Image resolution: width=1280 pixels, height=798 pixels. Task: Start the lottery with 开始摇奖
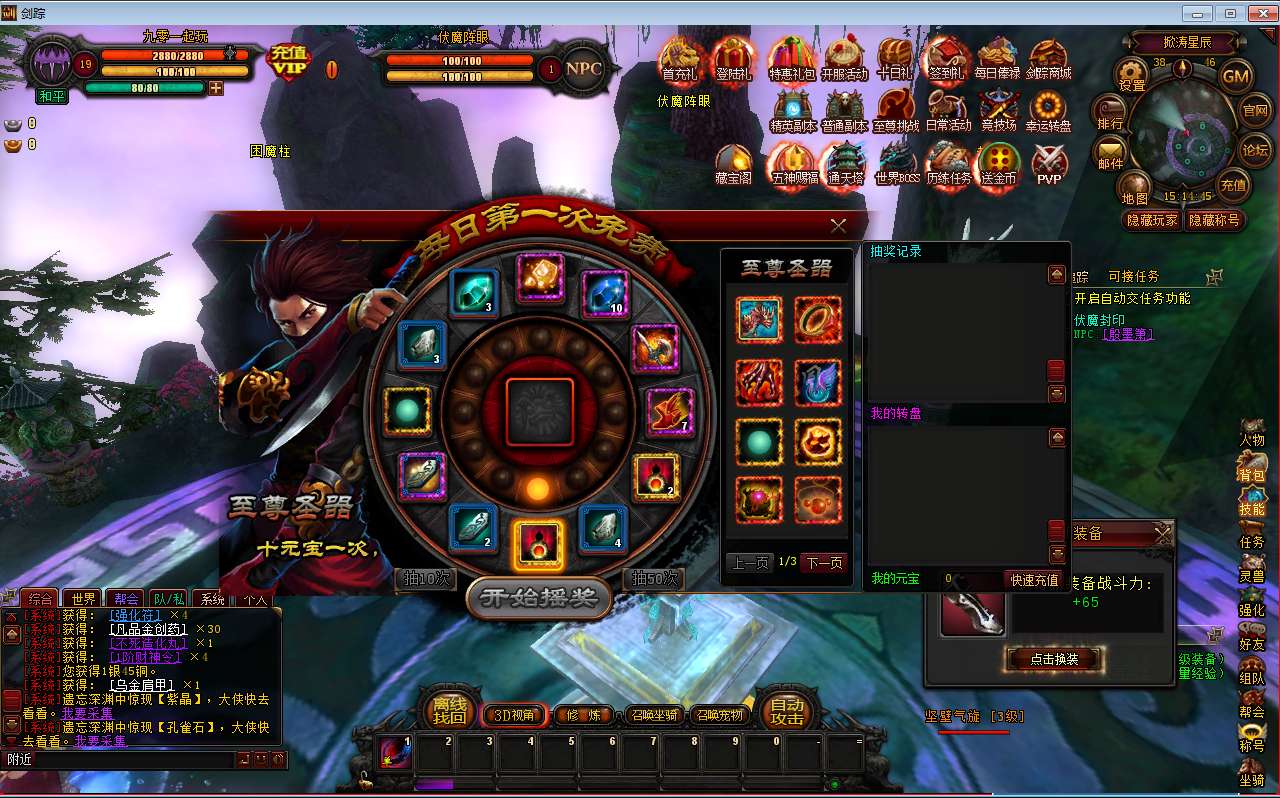click(538, 598)
